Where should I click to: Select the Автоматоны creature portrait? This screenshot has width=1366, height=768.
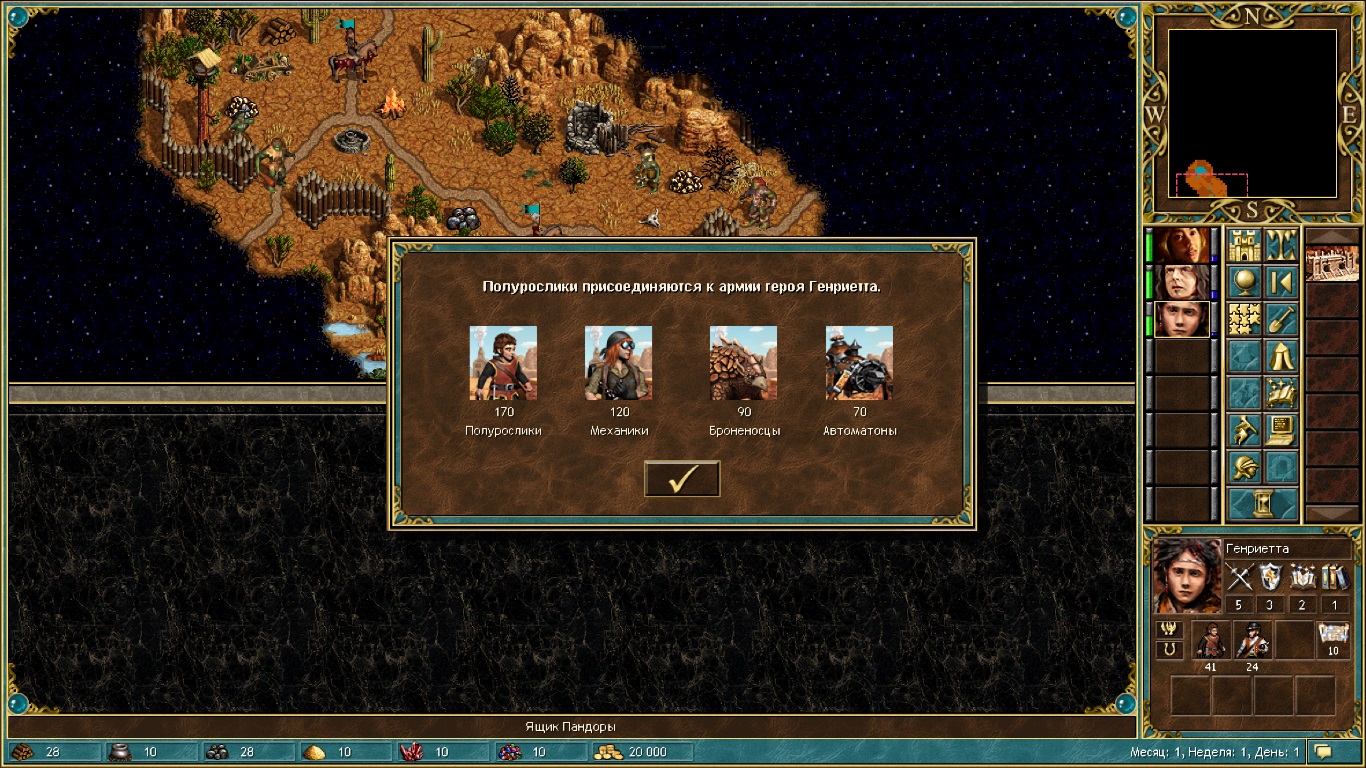pyautogui.click(x=859, y=362)
